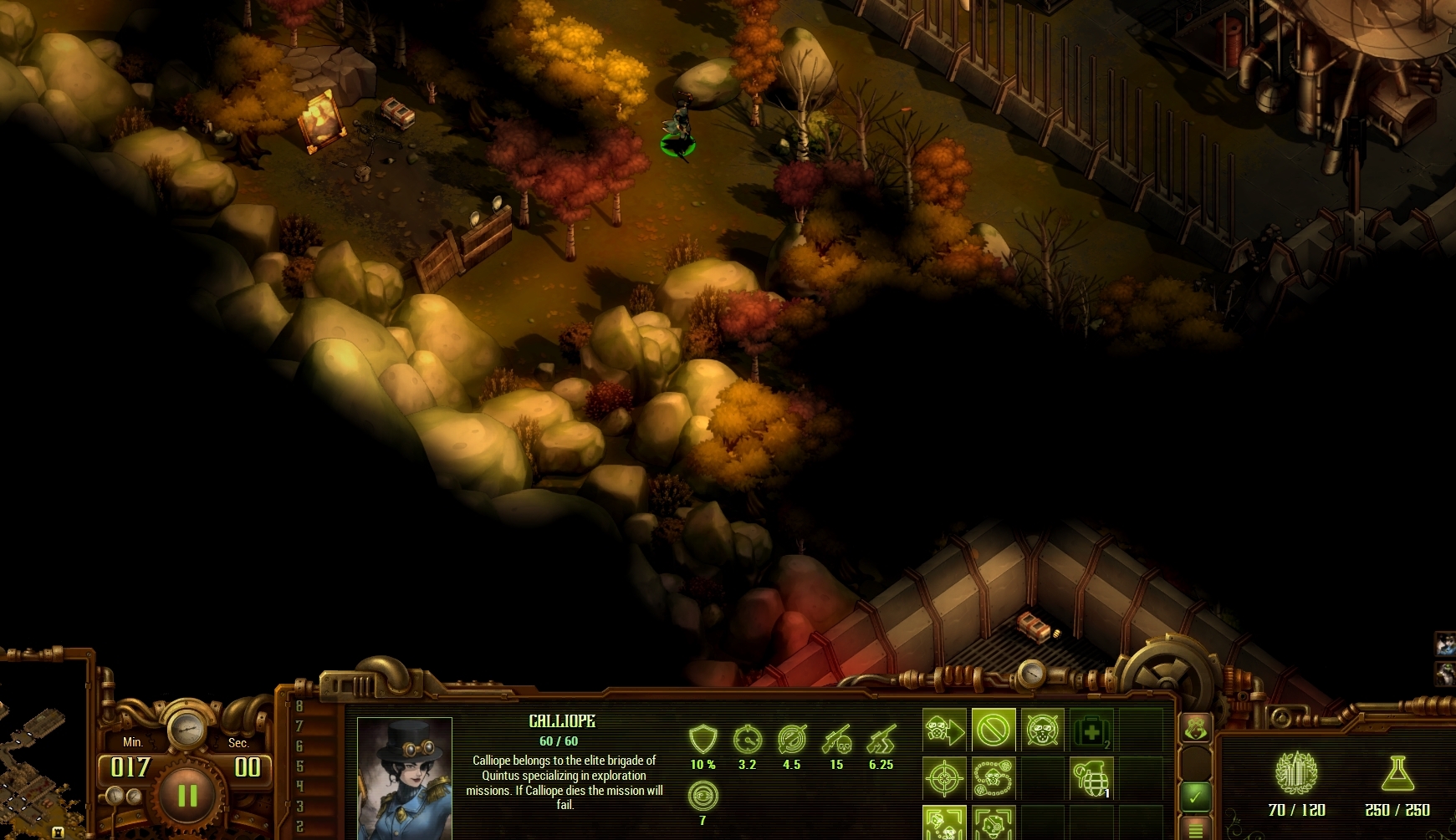
Task: Select the hold position gas mask icon
Action: click(x=1043, y=731)
